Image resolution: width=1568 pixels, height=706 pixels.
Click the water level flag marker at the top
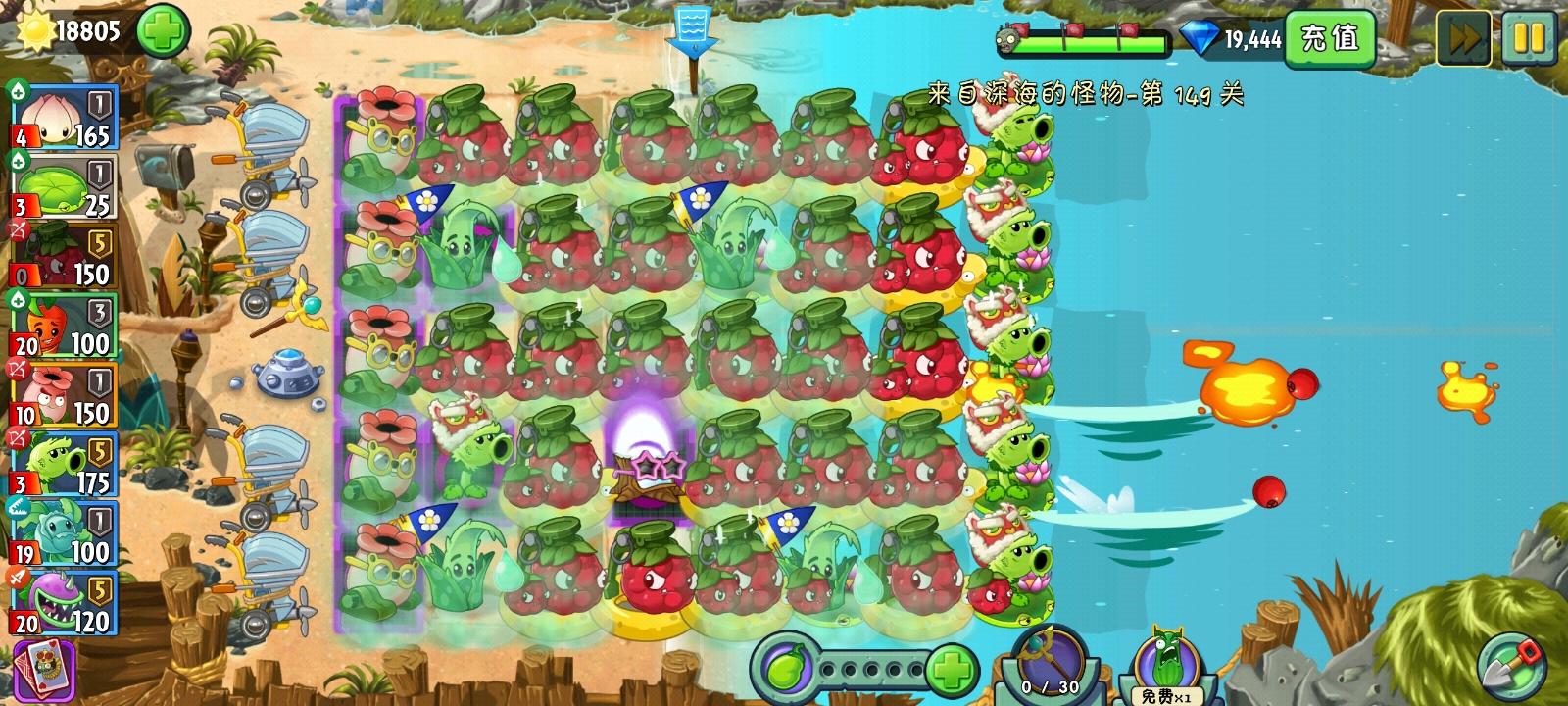693,29
